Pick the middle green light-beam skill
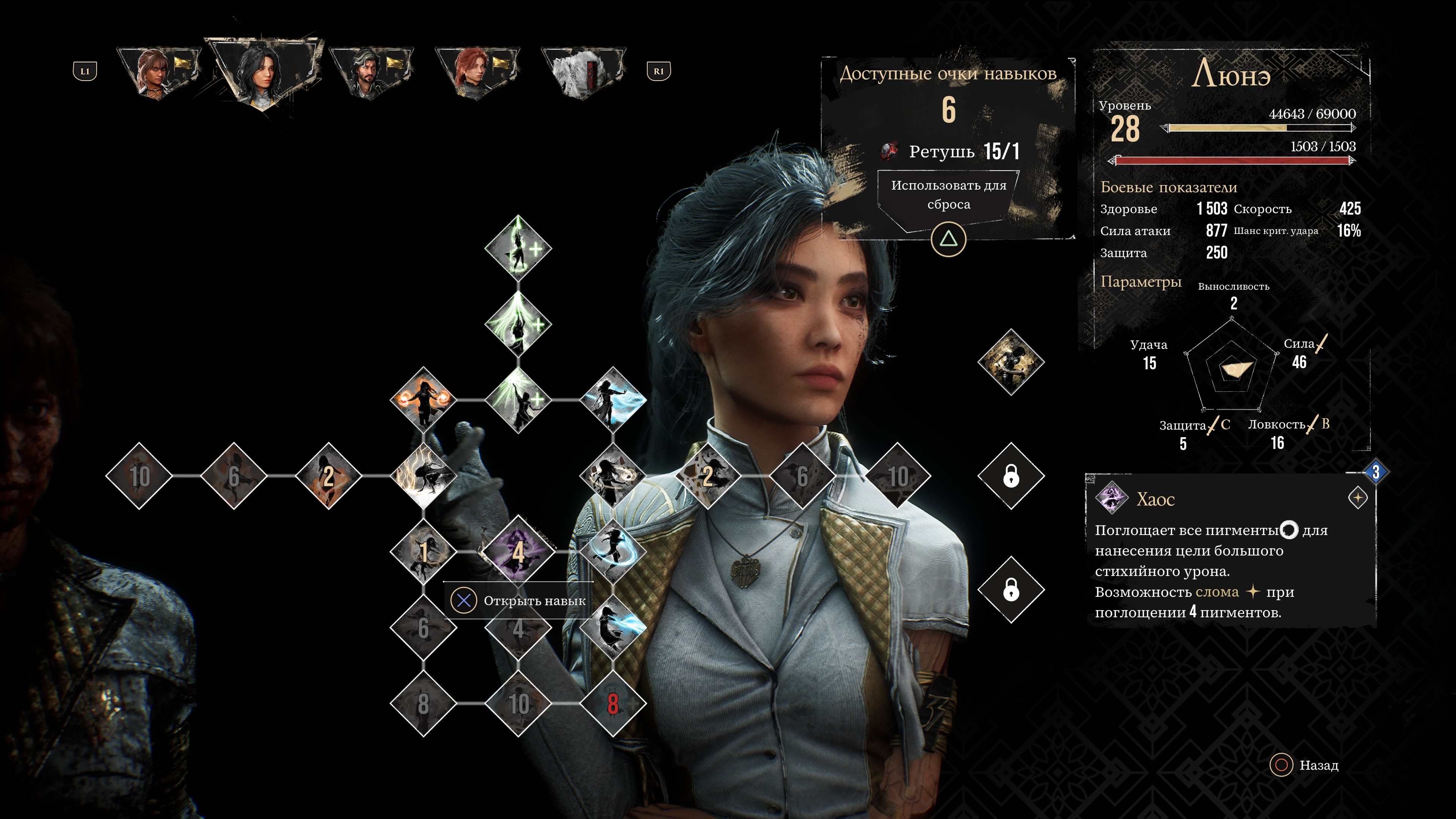 coord(518,324)
